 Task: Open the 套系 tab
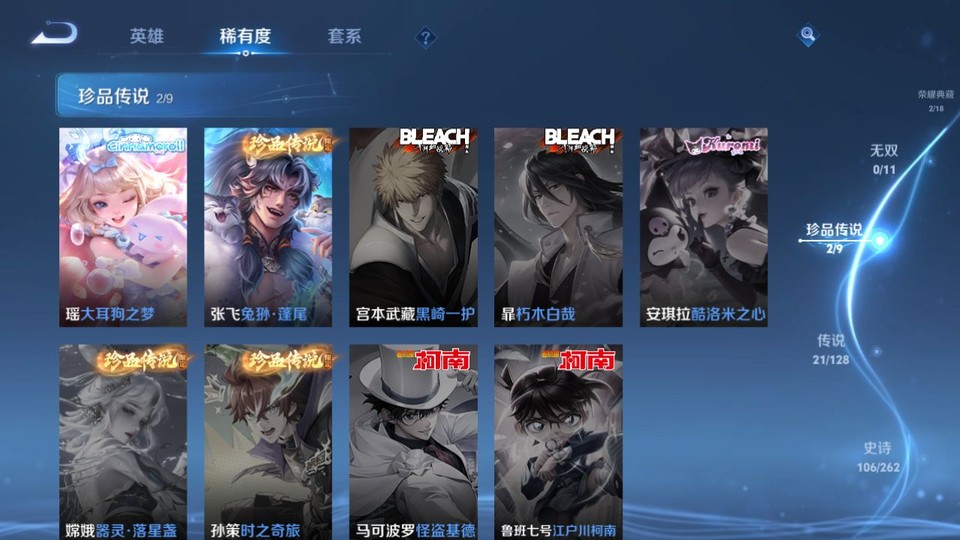[x=344, y=36]
